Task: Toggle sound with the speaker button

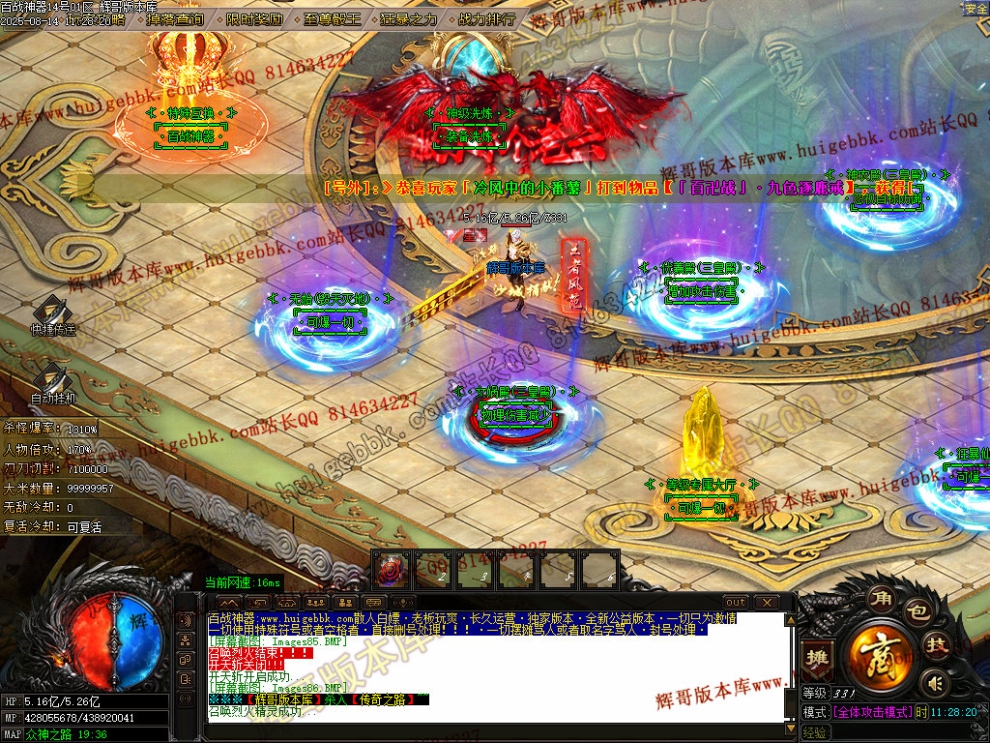Action: 935,683
